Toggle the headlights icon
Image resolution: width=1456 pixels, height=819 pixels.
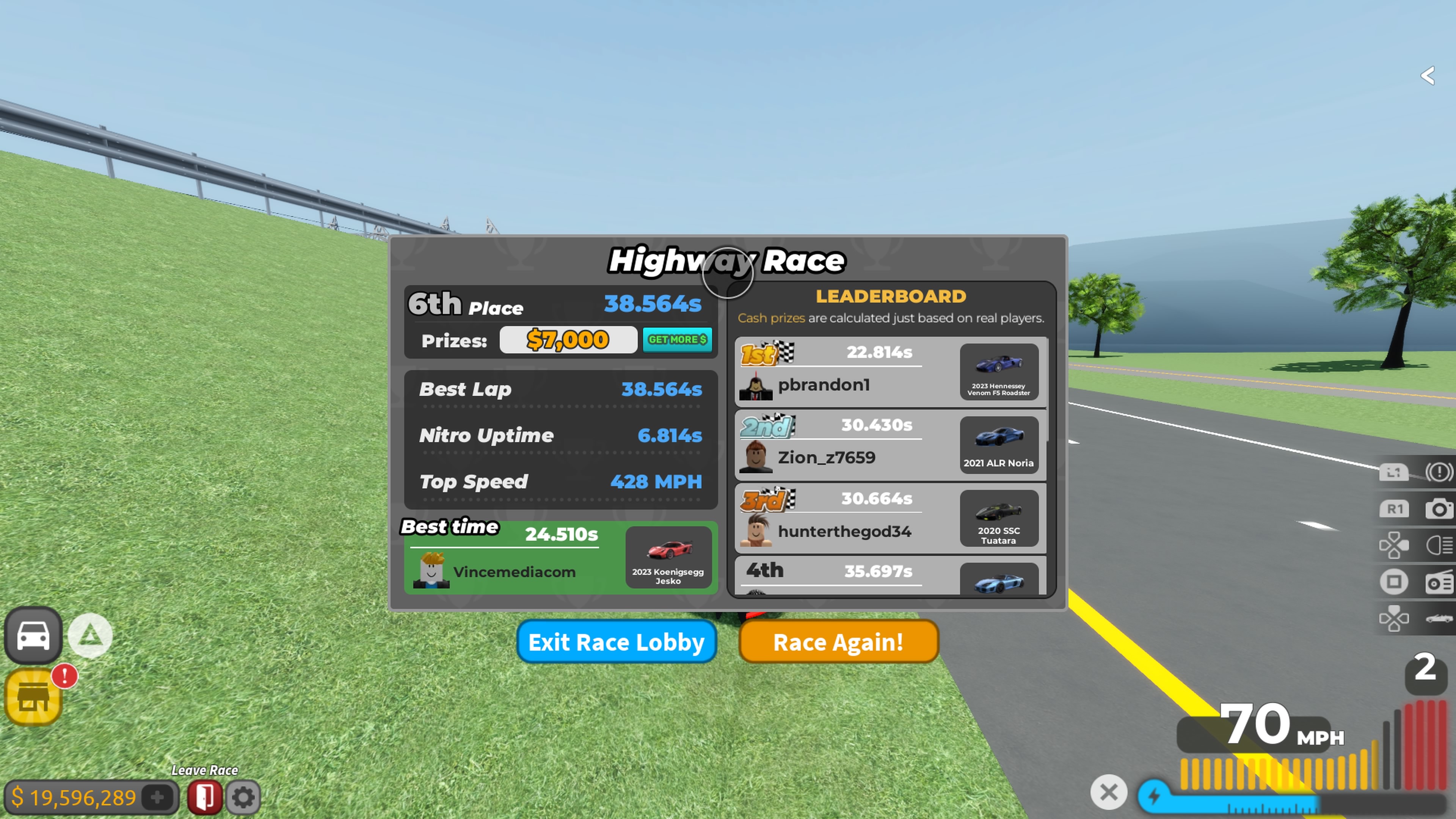point(1439,546)
